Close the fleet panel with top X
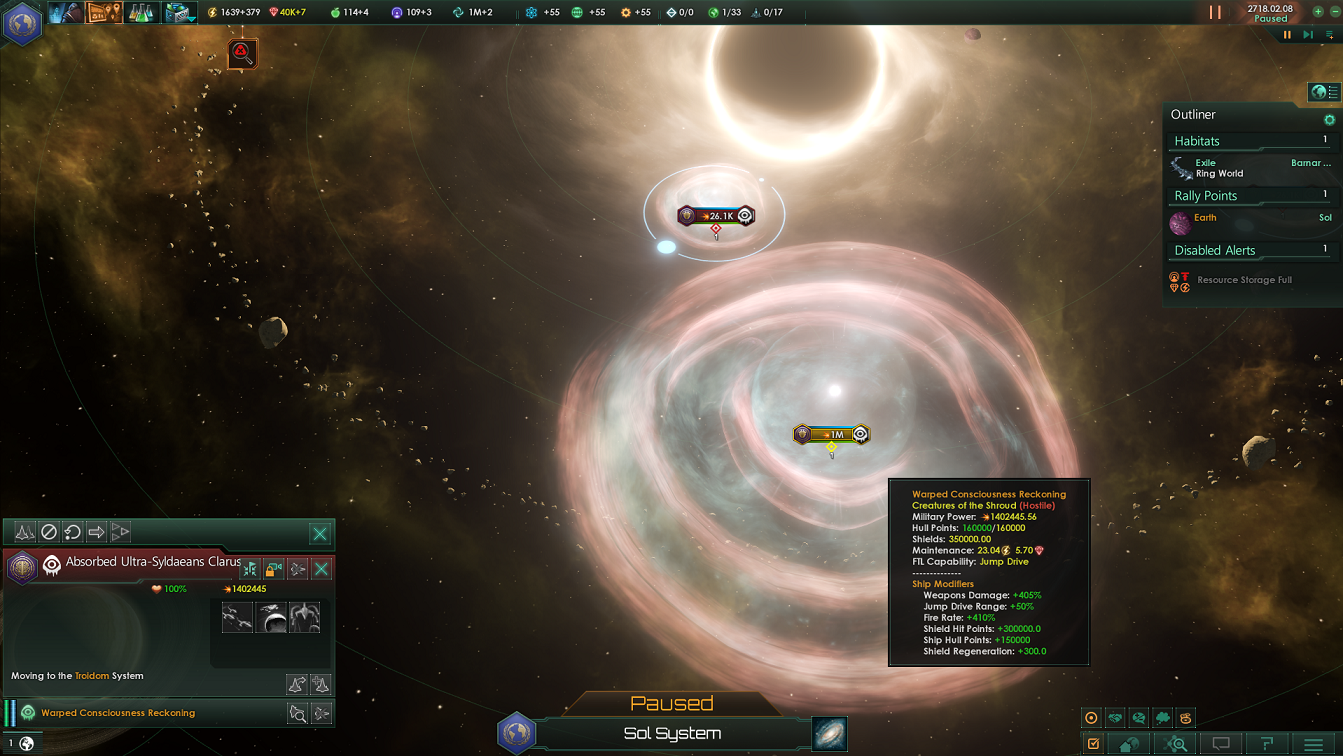The image size is (1343, 756). (x=320, y=533)
